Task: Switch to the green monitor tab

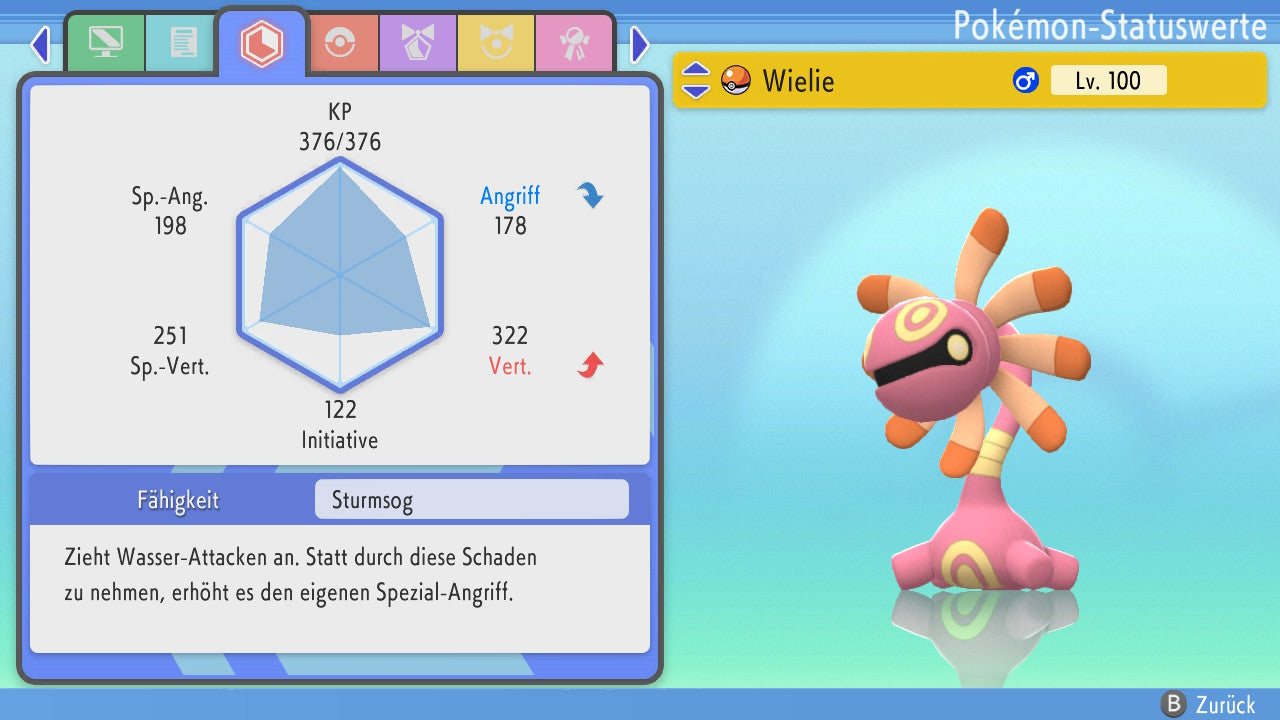Action: (105, 43)
